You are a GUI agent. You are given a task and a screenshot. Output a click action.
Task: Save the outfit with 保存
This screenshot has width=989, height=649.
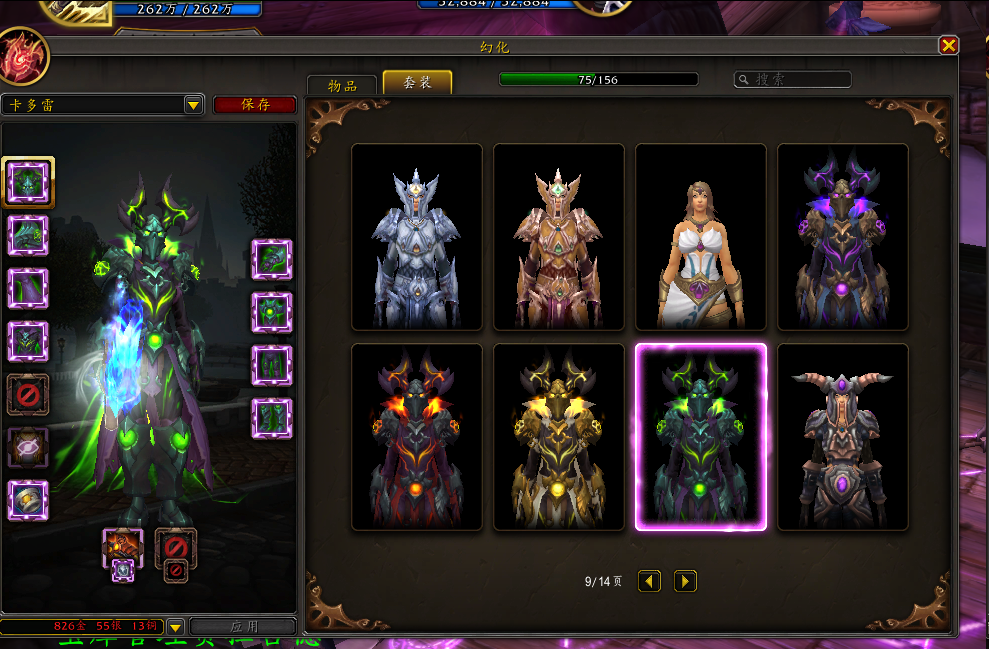[x=255, y=105]
